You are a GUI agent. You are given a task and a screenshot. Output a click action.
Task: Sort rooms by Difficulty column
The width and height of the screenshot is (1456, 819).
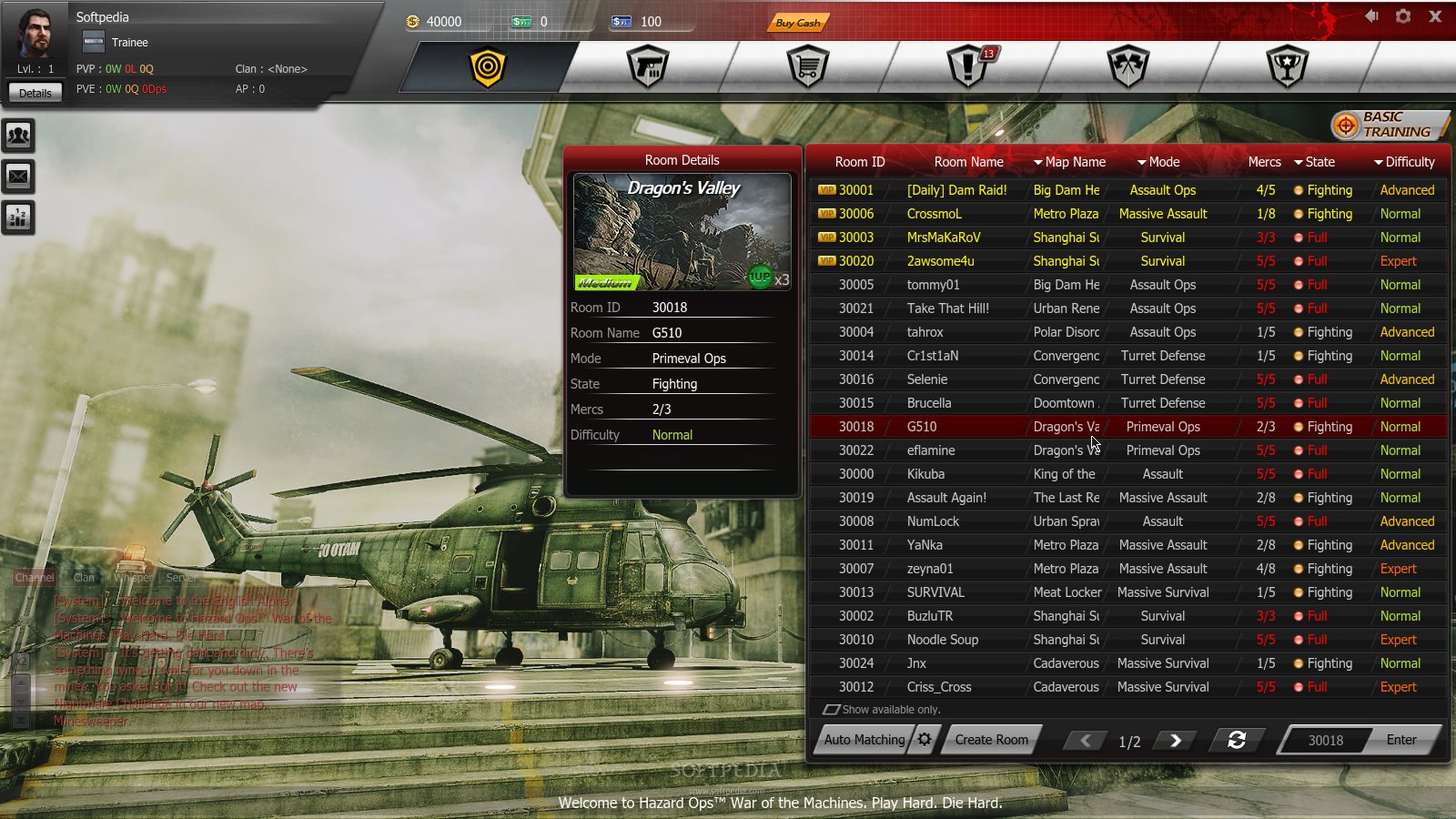pos(1404,162)
